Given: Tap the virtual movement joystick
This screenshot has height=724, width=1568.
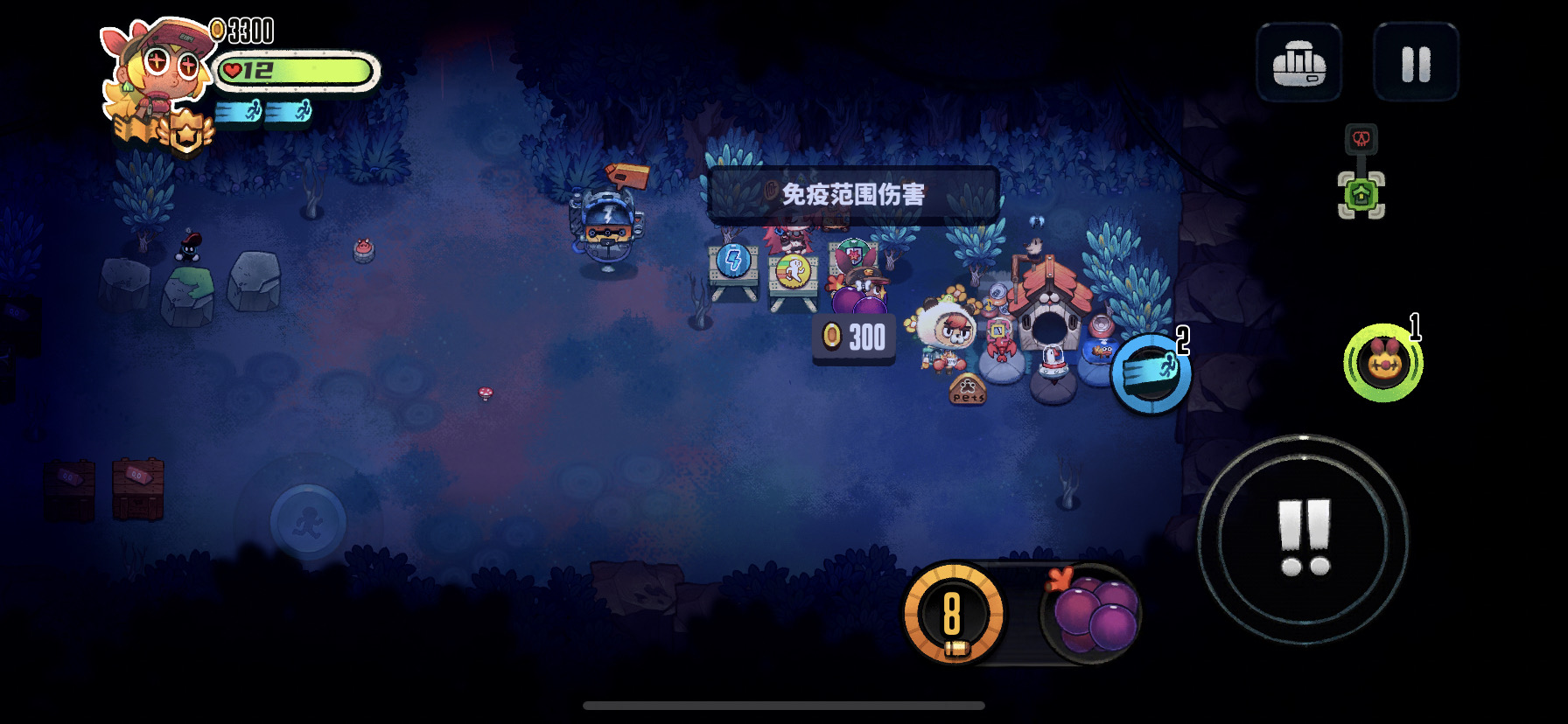Looking at the screenshot, I should pos(308,522).
